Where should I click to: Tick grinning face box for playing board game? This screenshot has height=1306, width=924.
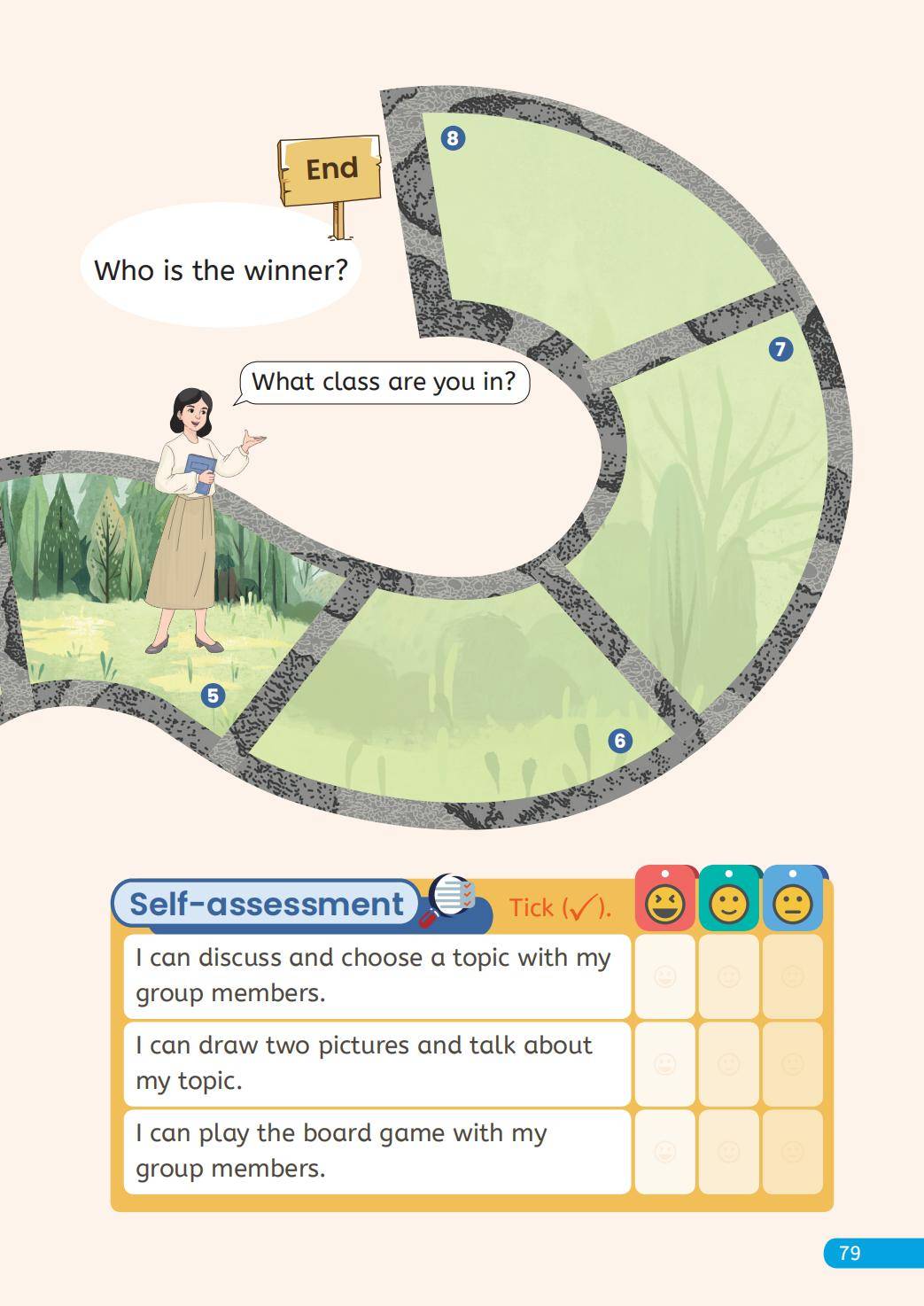click(664, 1152)
